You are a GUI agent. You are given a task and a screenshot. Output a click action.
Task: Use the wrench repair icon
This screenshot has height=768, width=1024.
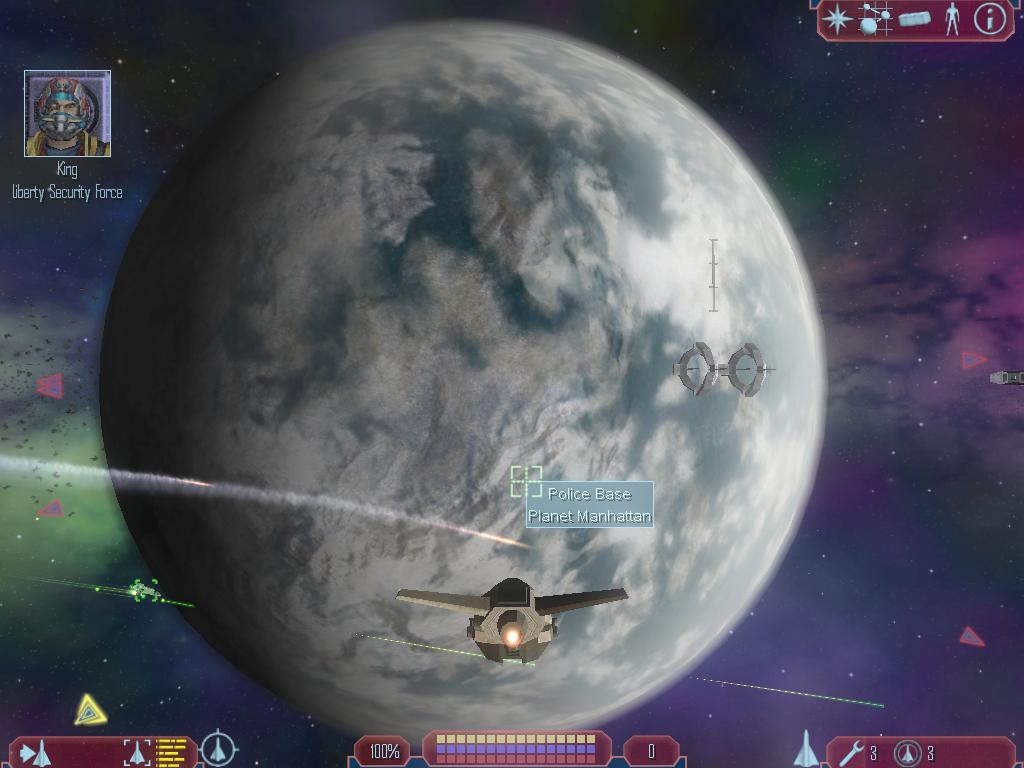click(x=852, y=753)
